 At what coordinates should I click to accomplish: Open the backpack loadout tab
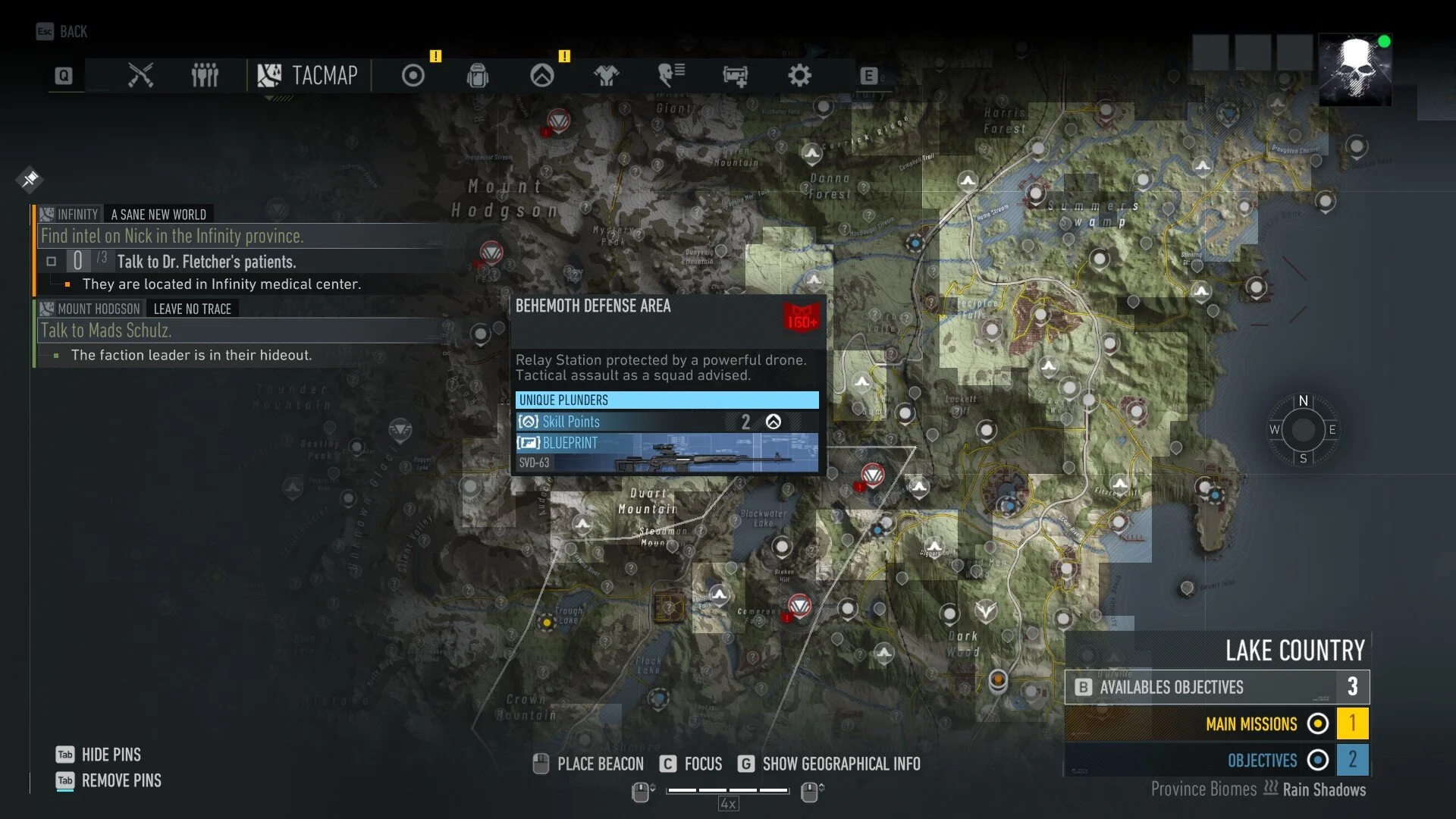pos(478,76)
